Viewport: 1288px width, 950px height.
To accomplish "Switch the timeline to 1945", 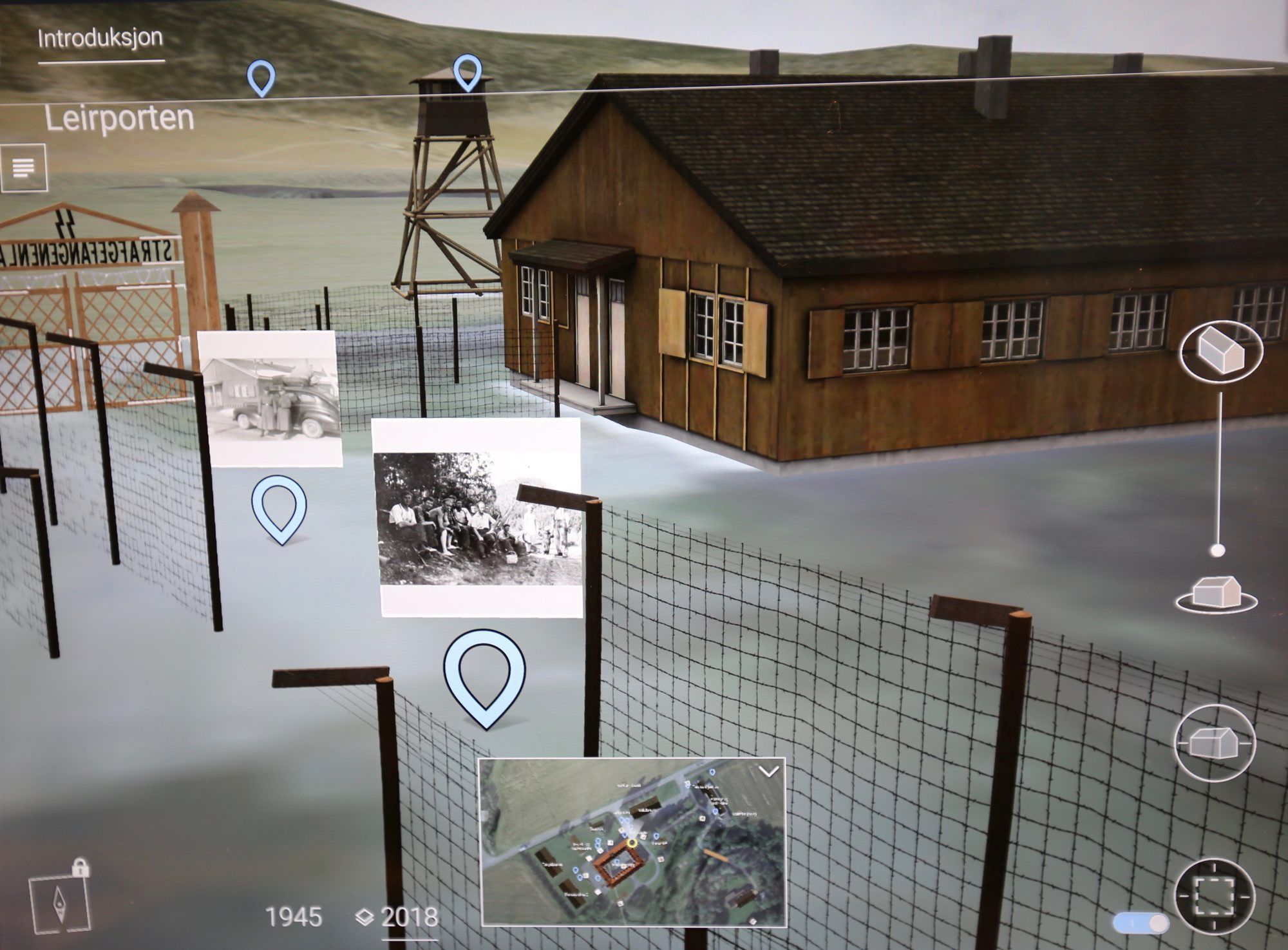I will coord(294,917).
